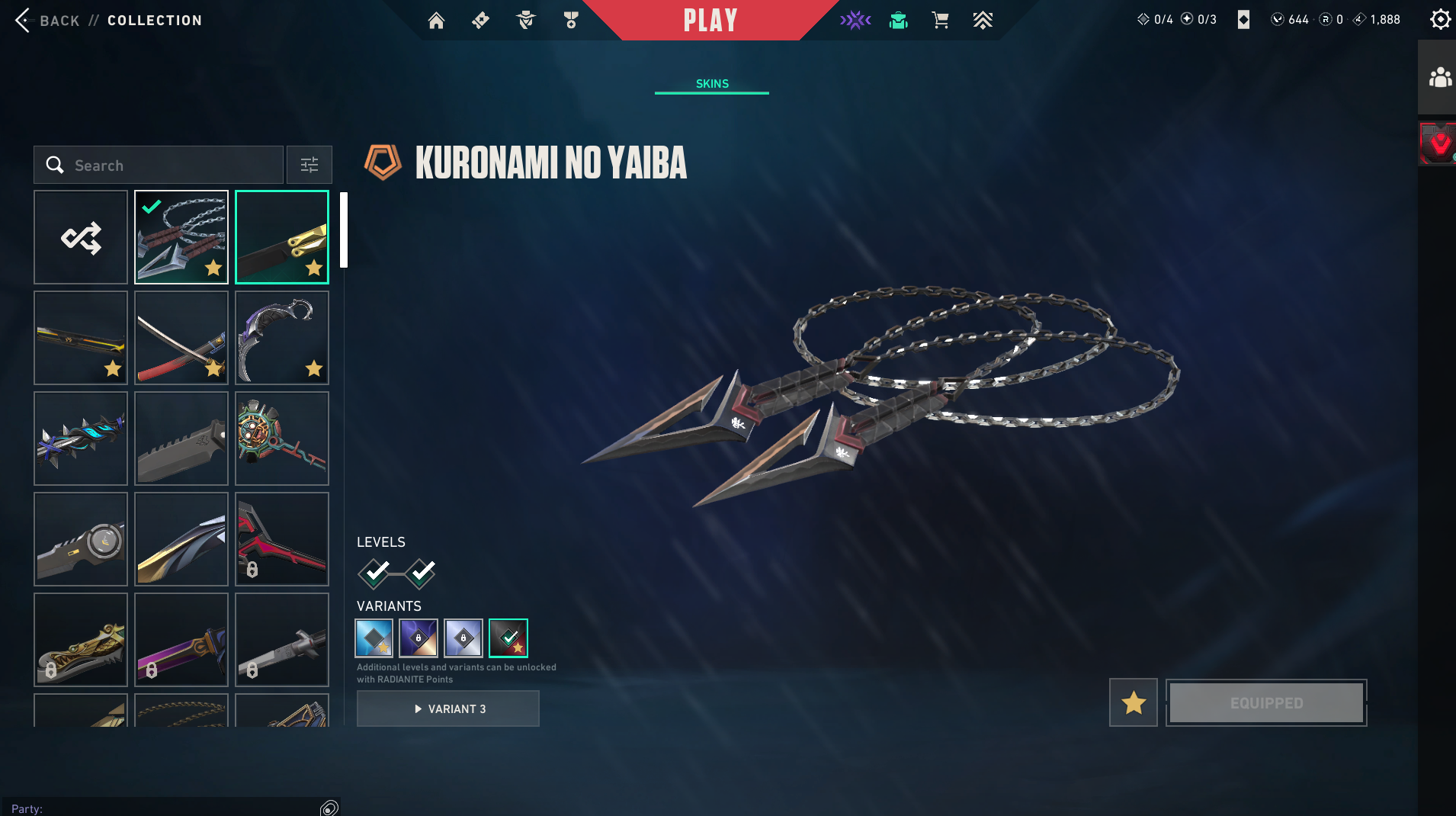Select the locked purple blade skin
The width and height of the screenshot is (1456, 816).
(x=181, y=640)
